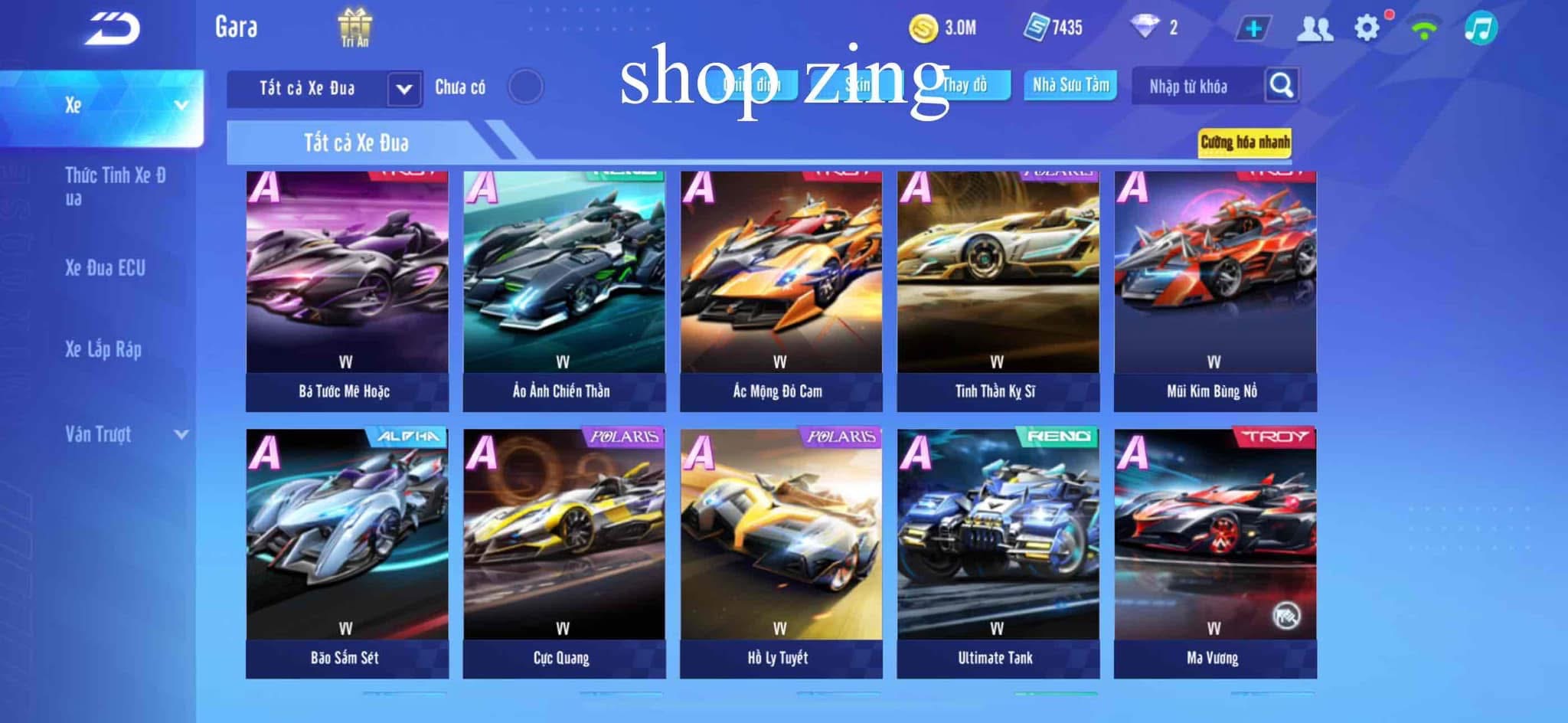Click the blue plus top-up button
1568x723 pixels.
click(x=1253, y=29)
